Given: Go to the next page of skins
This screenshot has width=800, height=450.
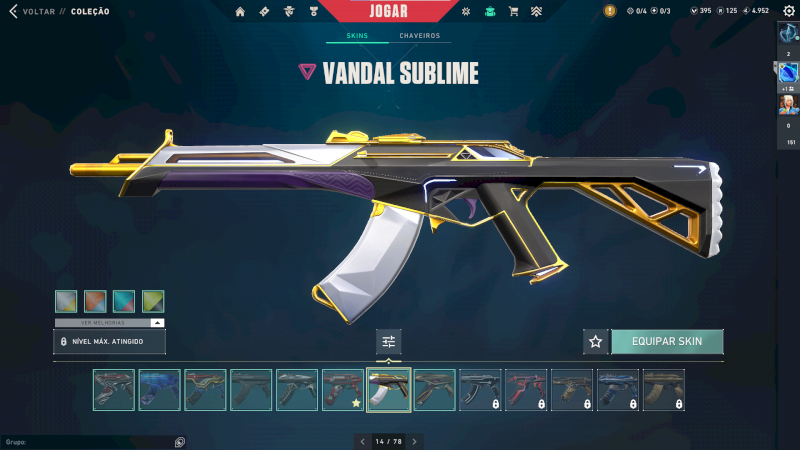Looking at the screenshot, I should pos(414,441).
